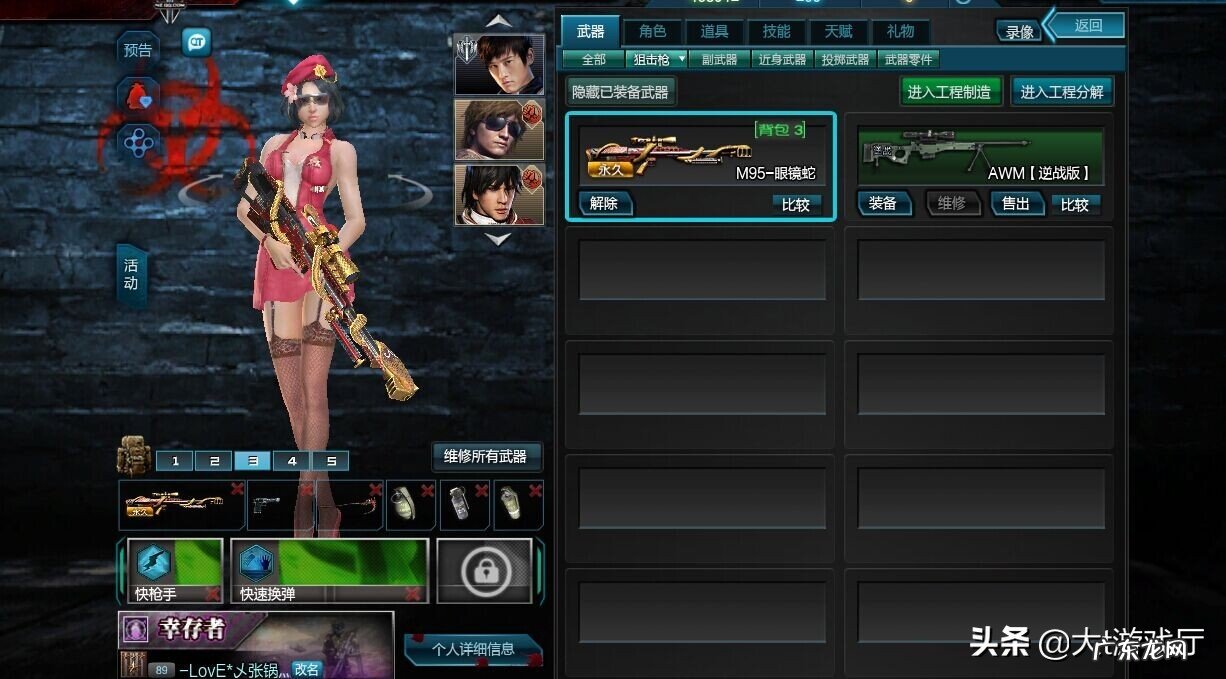The height and width of the screenshot is (679, 1226).
Task: Open the 礼物 tab
Action: coord(900,31)
